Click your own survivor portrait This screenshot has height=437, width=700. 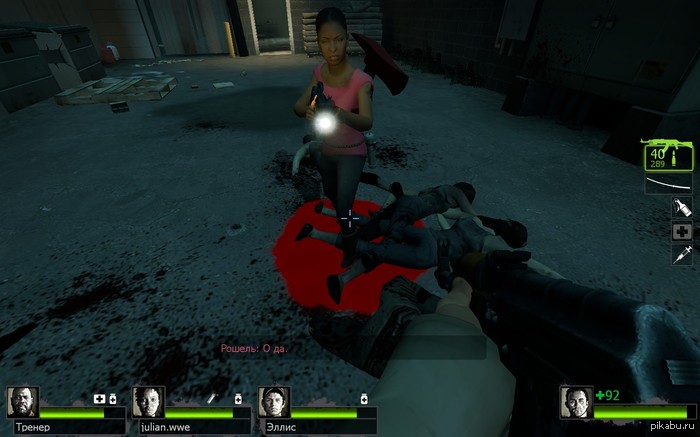tap(576, 402)
